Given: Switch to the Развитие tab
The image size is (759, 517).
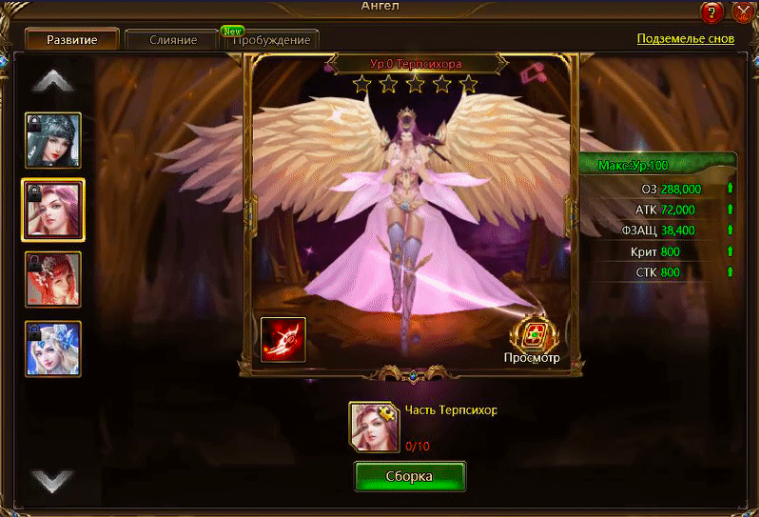Looking at the screenshot, I should 70,40.
